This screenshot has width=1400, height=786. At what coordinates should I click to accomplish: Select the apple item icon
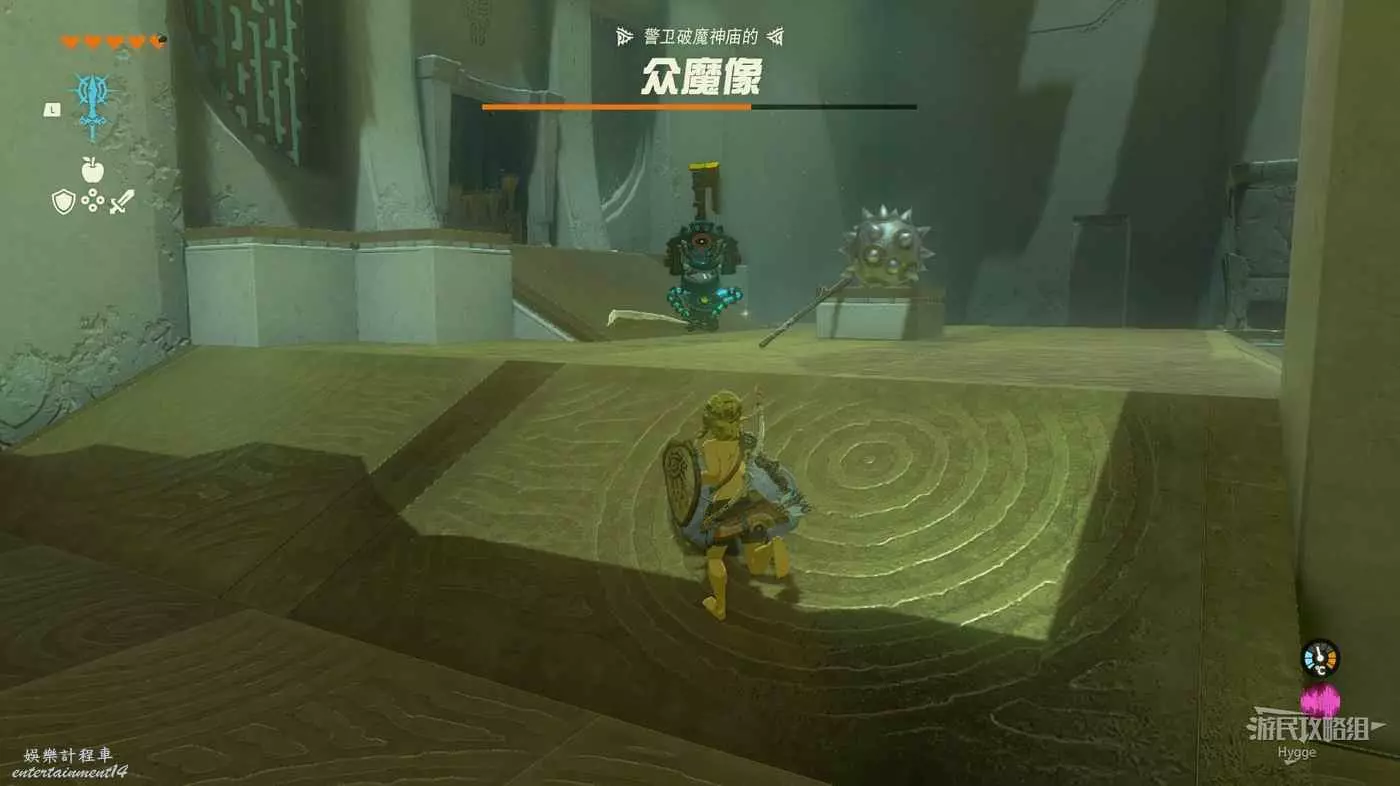[x=93, y=168]
